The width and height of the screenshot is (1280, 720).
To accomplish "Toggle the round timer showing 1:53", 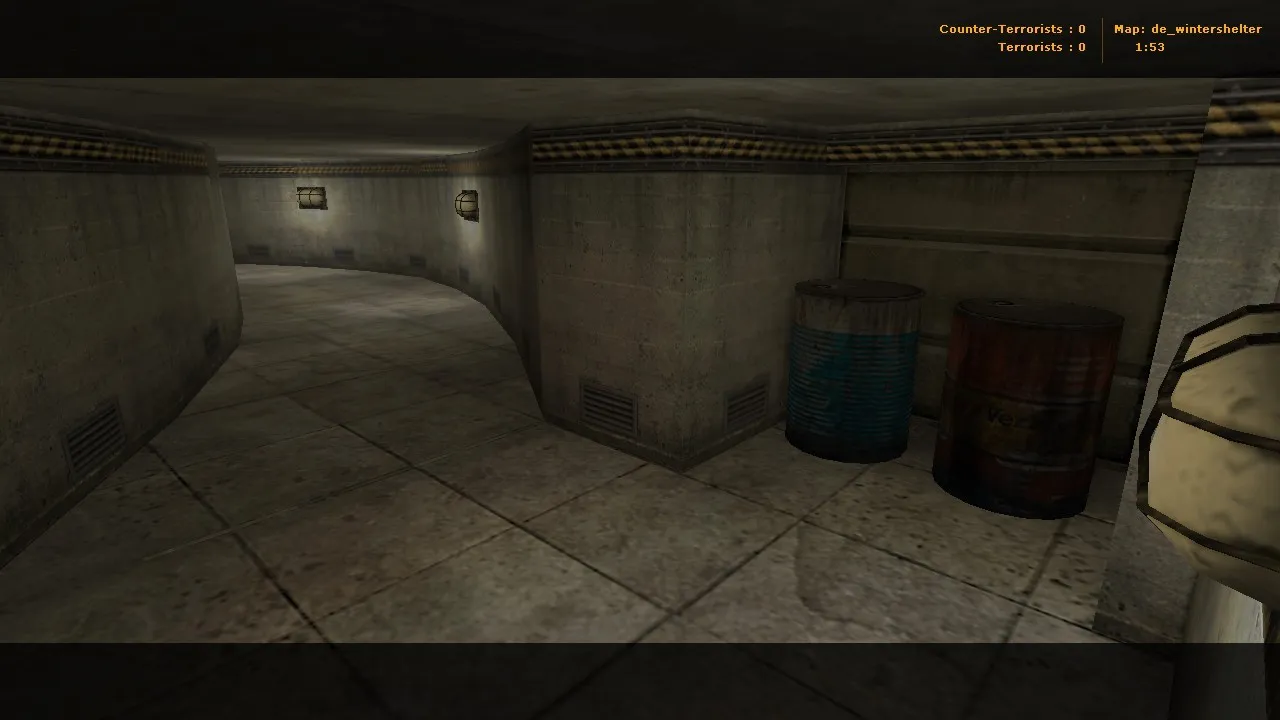I will pyautogui.click(x=1148, y=46).
